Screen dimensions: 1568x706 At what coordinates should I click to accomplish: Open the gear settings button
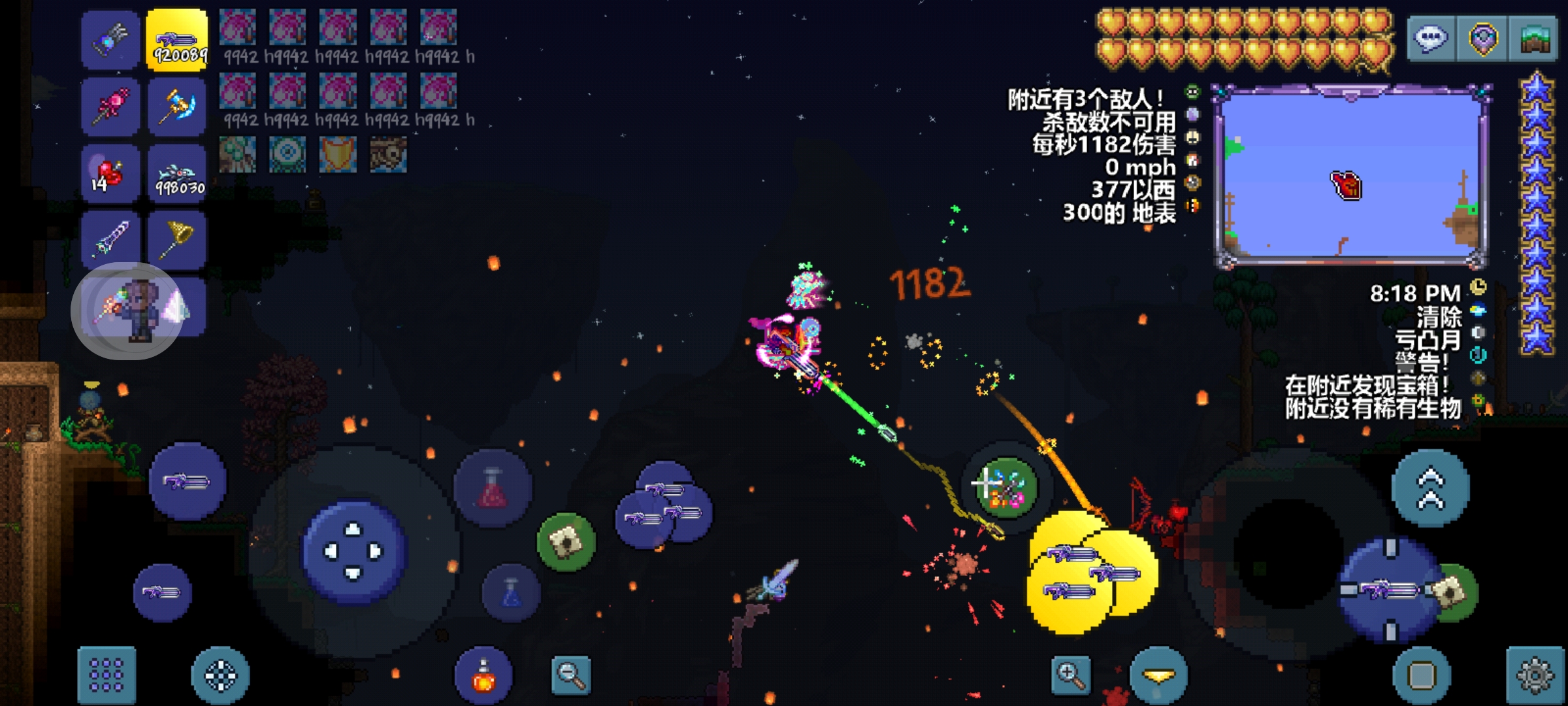coord(1535,675)
